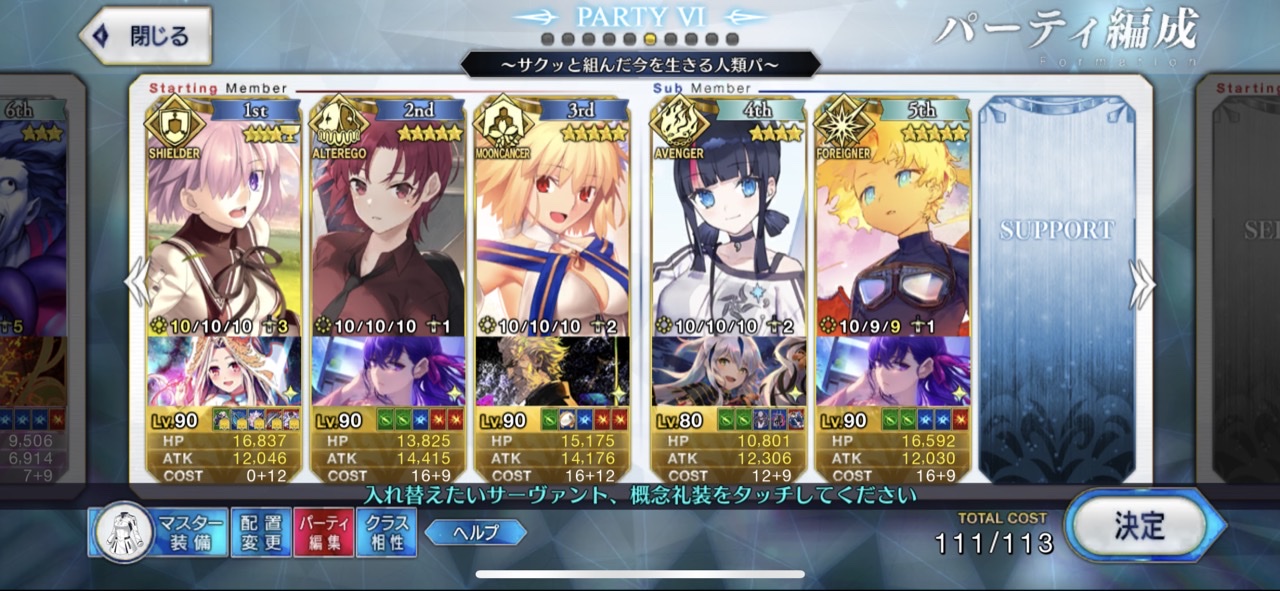
Task: Edit the party name banner text
Action: point(640,64)
